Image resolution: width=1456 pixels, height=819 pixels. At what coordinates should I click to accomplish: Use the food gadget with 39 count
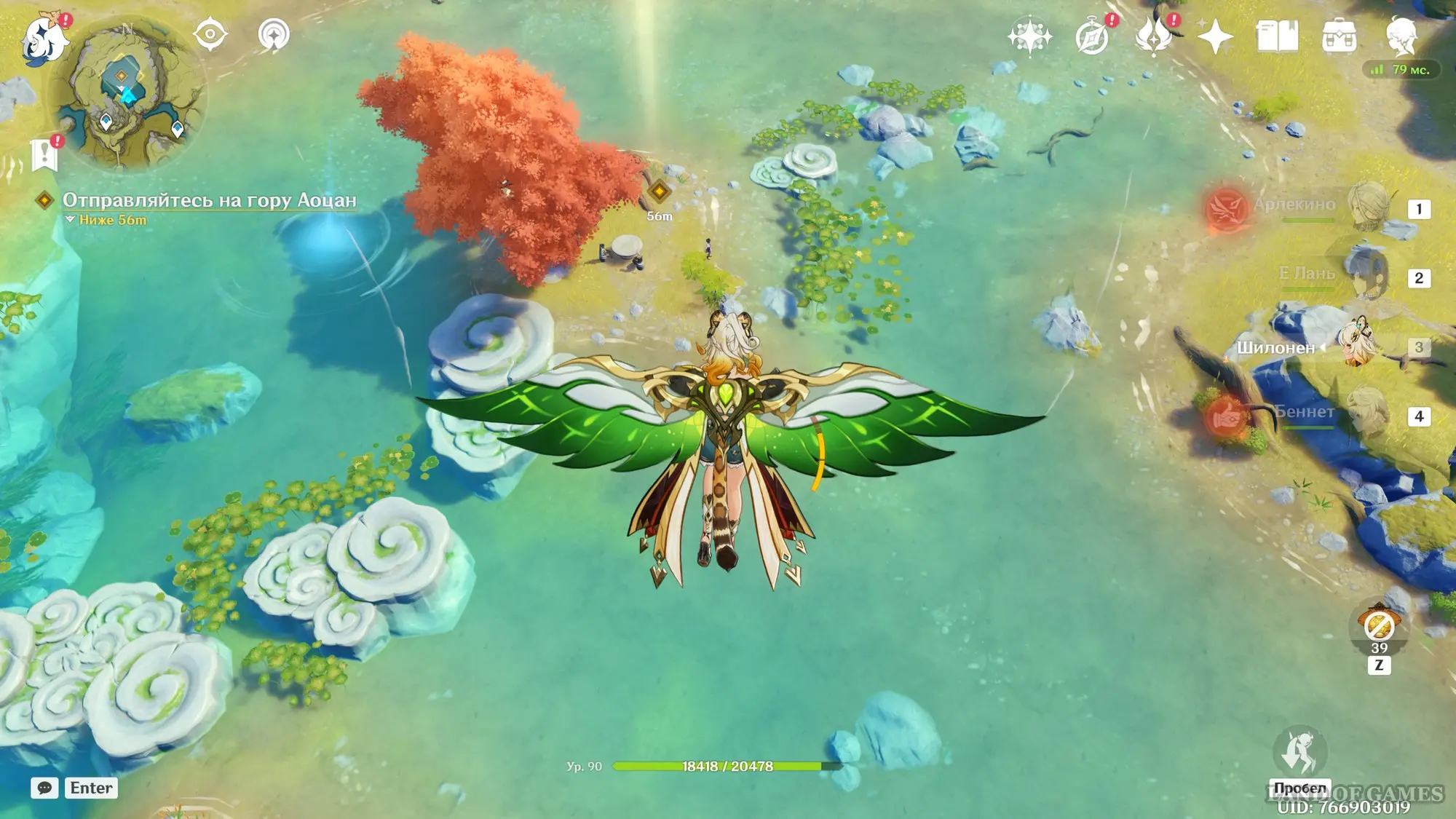pos(1379,626)
